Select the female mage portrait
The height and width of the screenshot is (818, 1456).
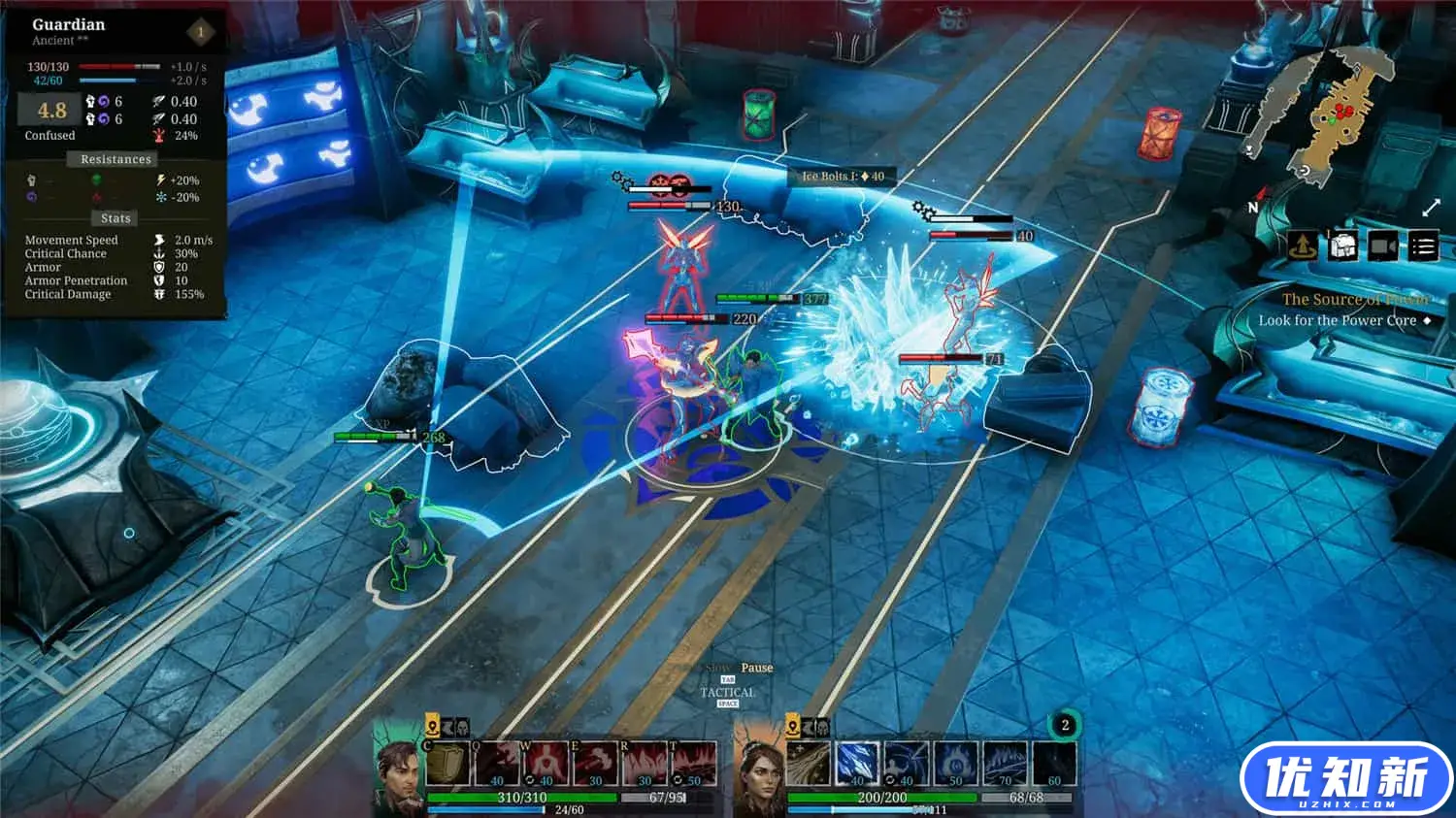[760, 778]
